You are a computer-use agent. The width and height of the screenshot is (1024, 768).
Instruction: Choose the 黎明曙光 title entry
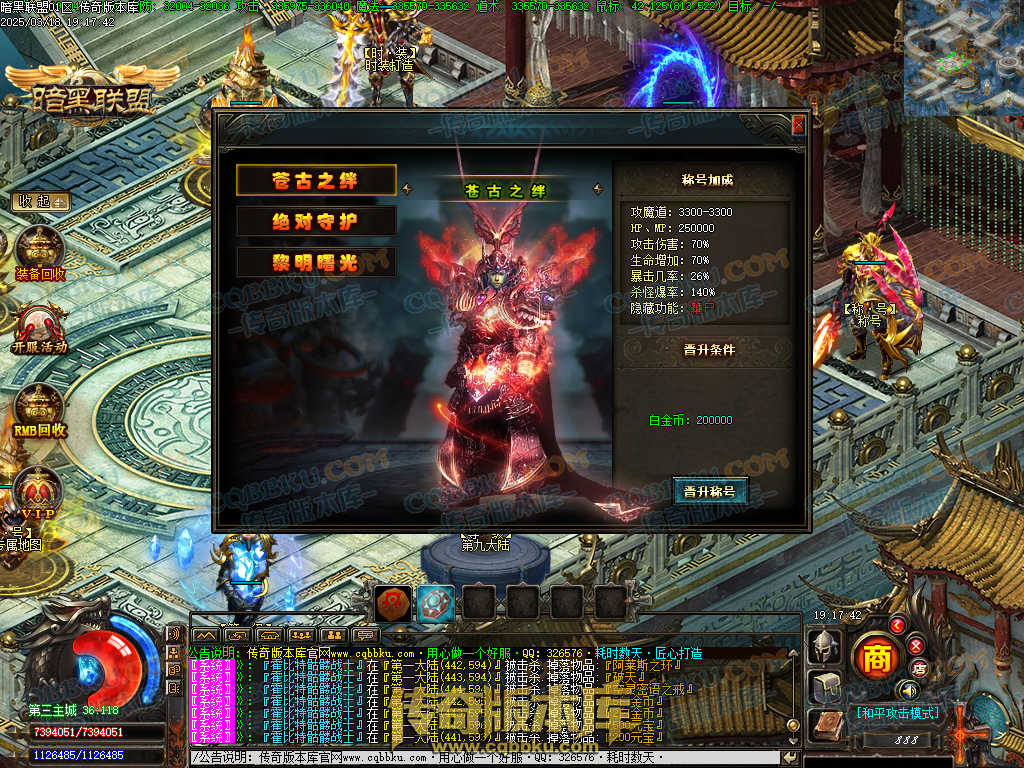(x=316, y=262)
